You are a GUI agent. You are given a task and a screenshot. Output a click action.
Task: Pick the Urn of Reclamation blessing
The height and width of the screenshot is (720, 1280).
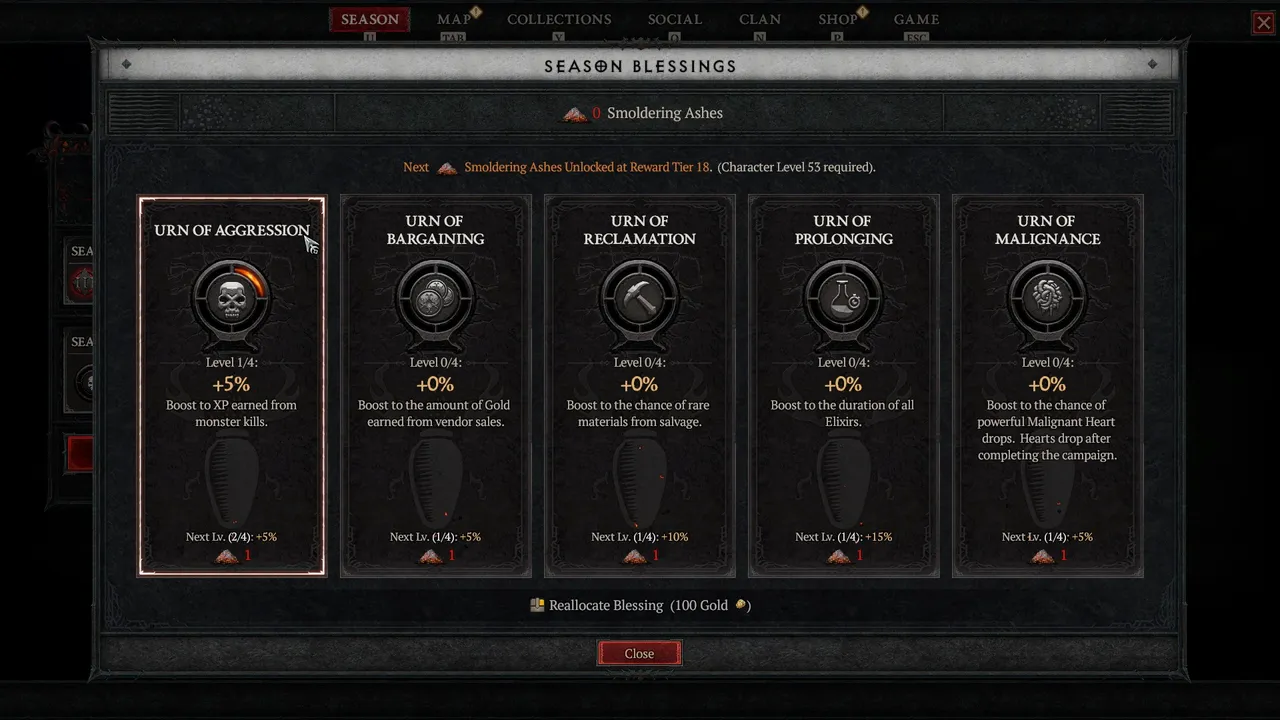(x=640, y=385)
